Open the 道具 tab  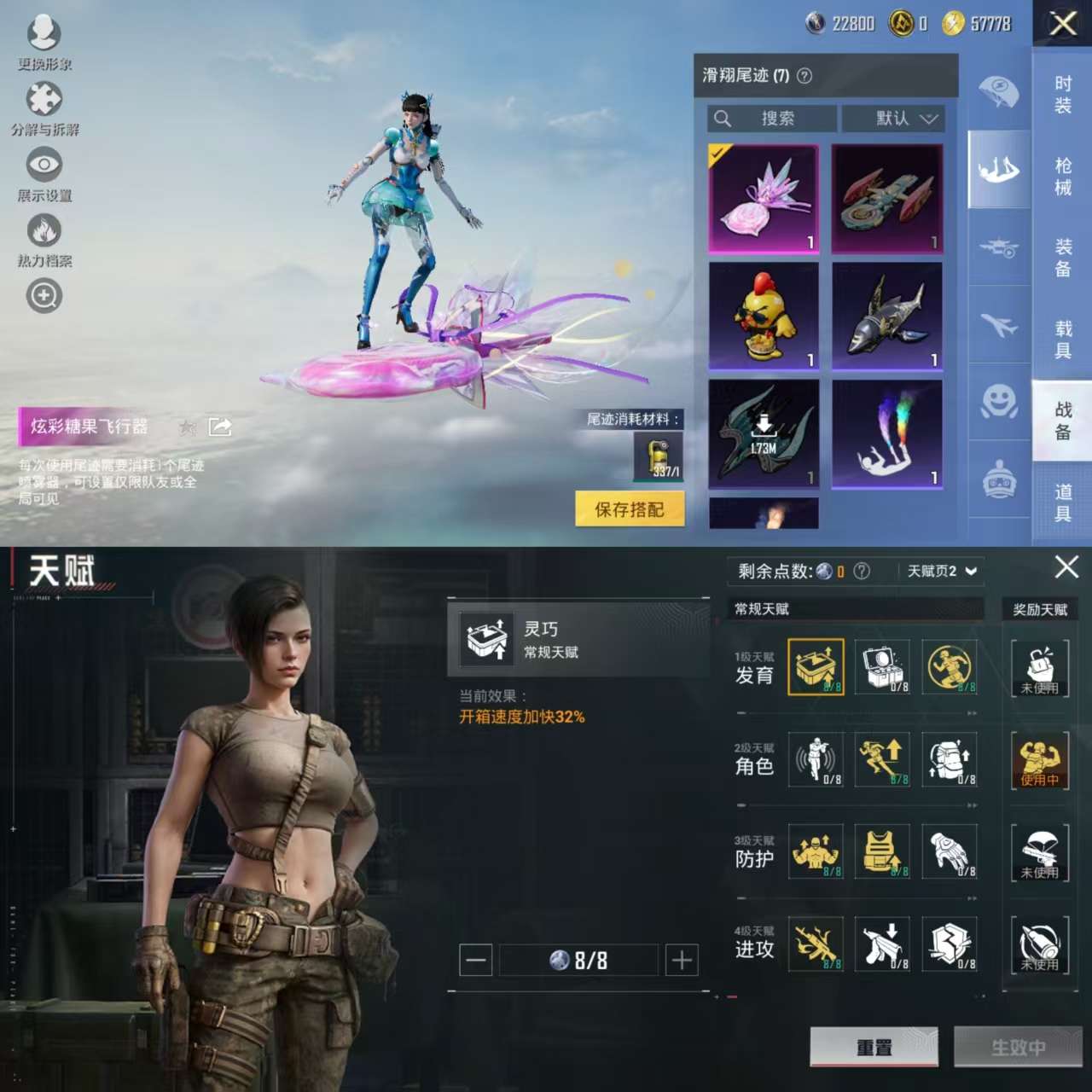tap(1062, 502)
